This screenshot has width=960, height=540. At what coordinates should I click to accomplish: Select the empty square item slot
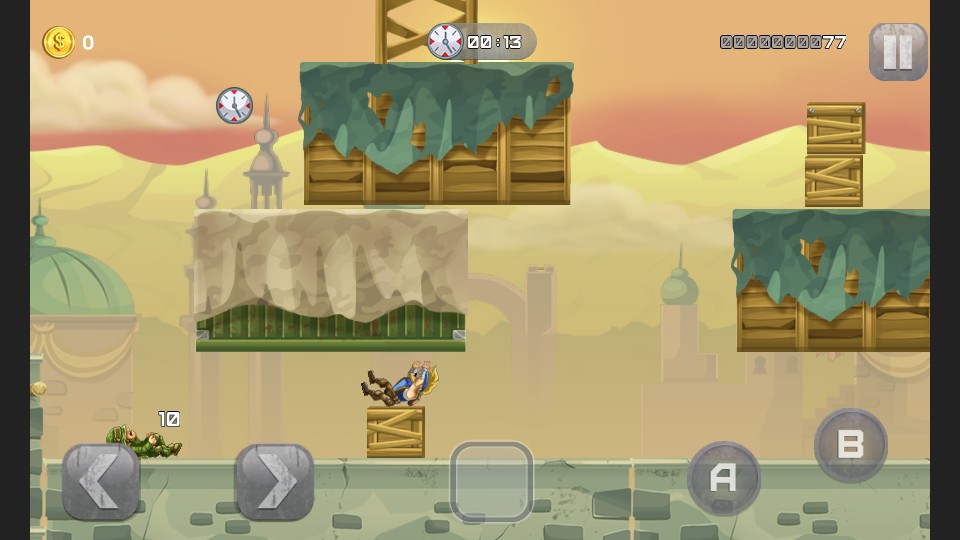pos(491,481)
